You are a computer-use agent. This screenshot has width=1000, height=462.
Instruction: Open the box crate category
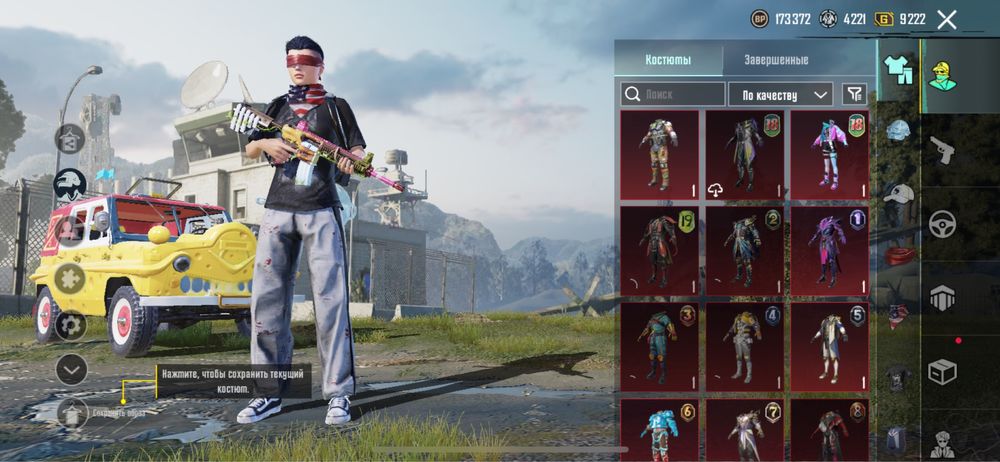(942, 371)
